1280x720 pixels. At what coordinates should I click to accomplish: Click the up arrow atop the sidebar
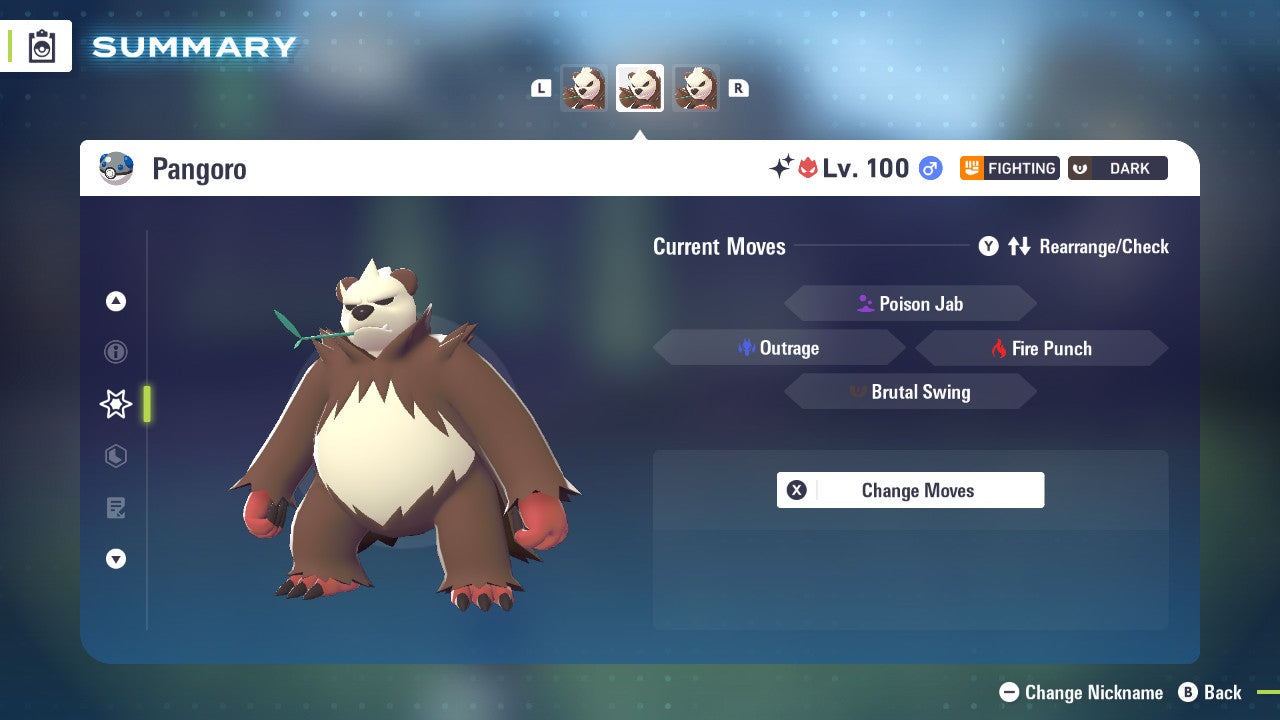pos(115,300)
